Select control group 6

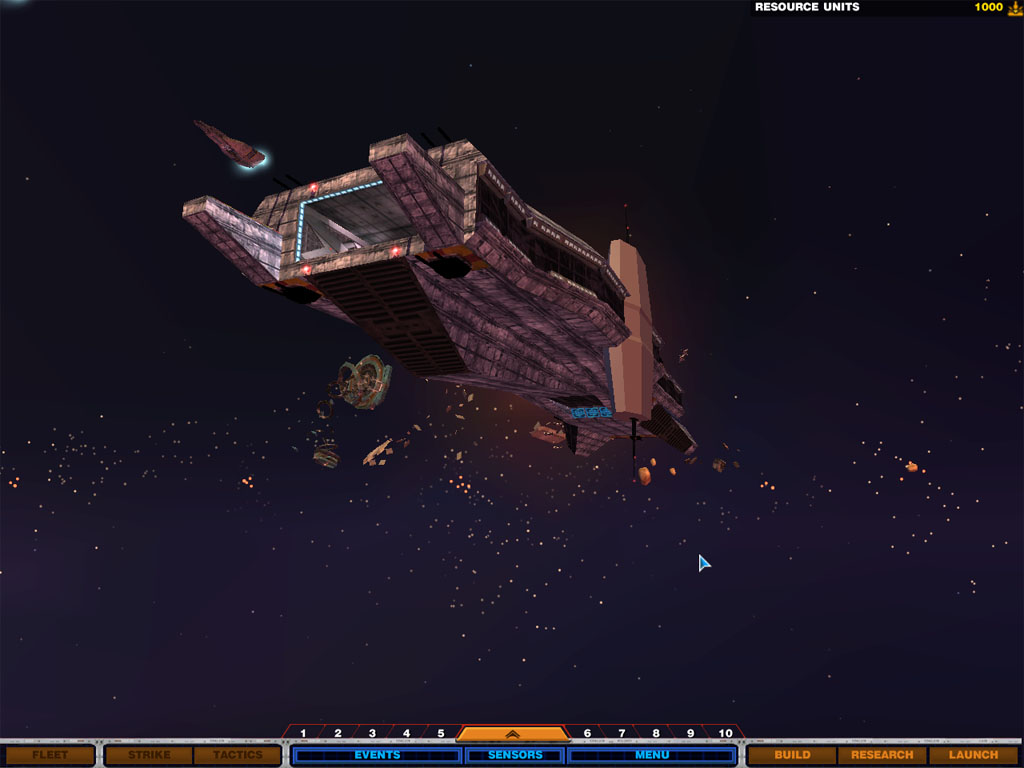point(587,733)
